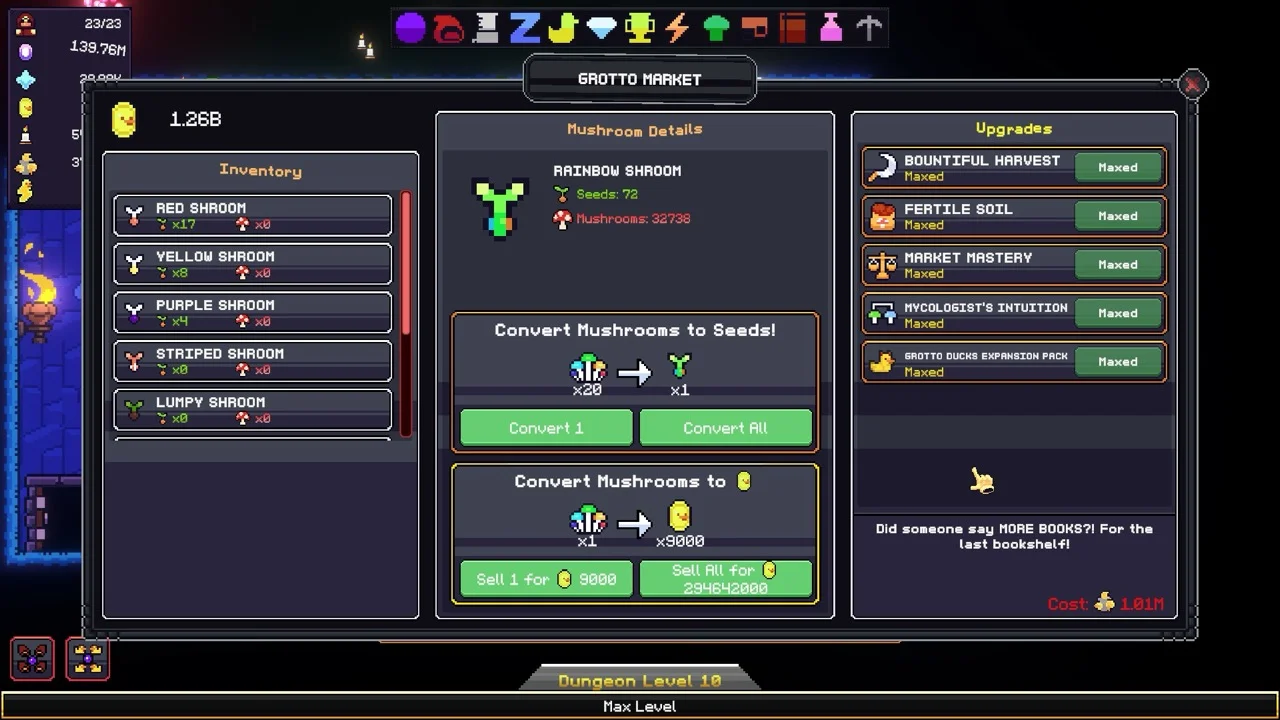Viewport: 1280px width, 720px height.
Task: Click the Grotto Ducks Expansion Pack upgrade
Action: 1014,362
